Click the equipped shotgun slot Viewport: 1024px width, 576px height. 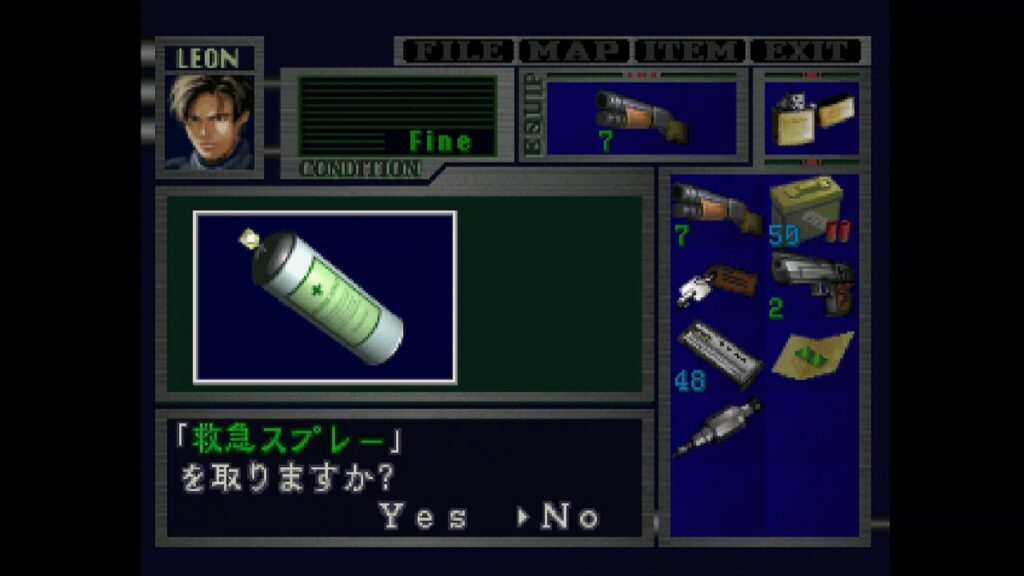pyautogui.click(x=641, y=119)
